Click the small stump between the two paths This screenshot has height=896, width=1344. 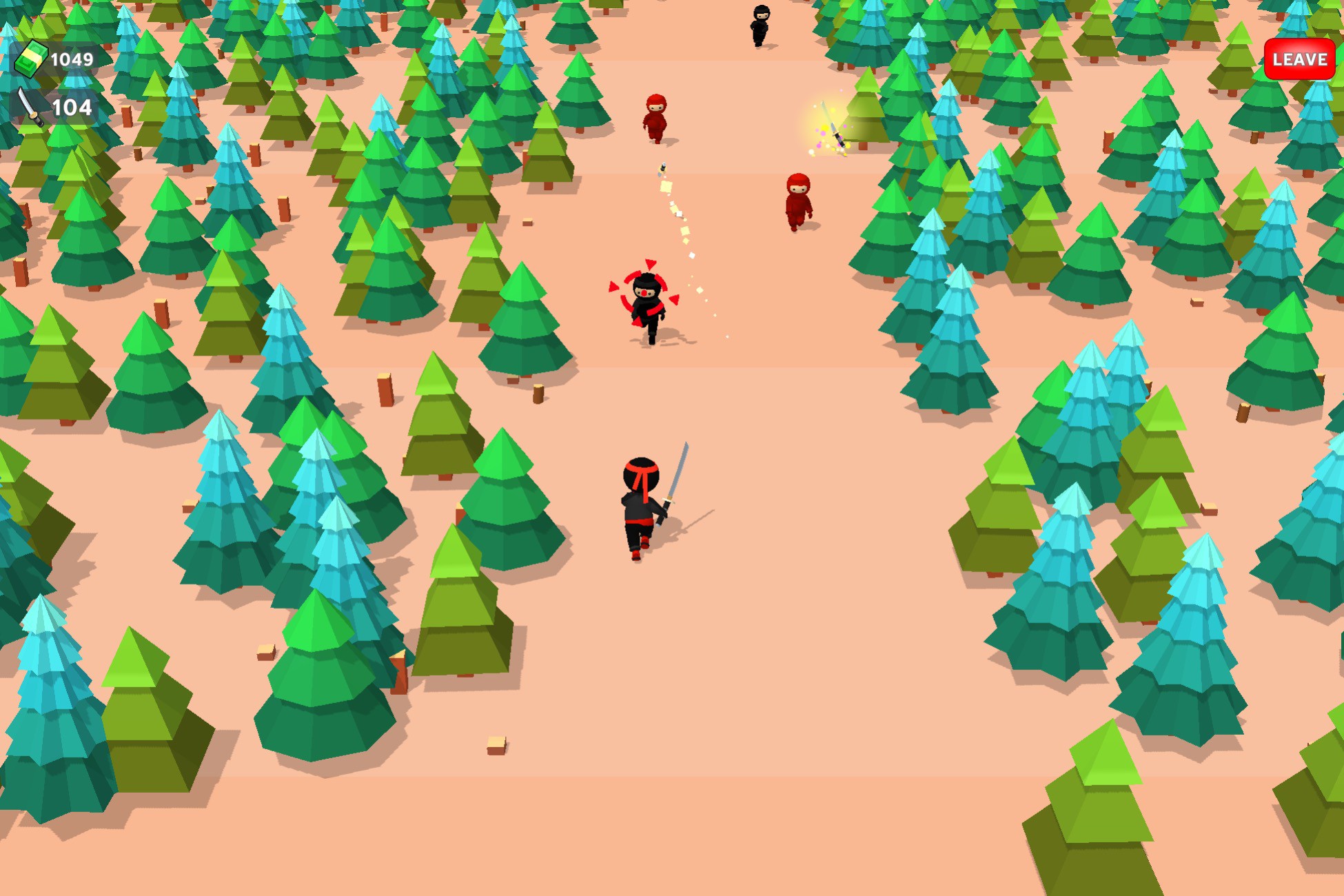click(x=537, y=393)
